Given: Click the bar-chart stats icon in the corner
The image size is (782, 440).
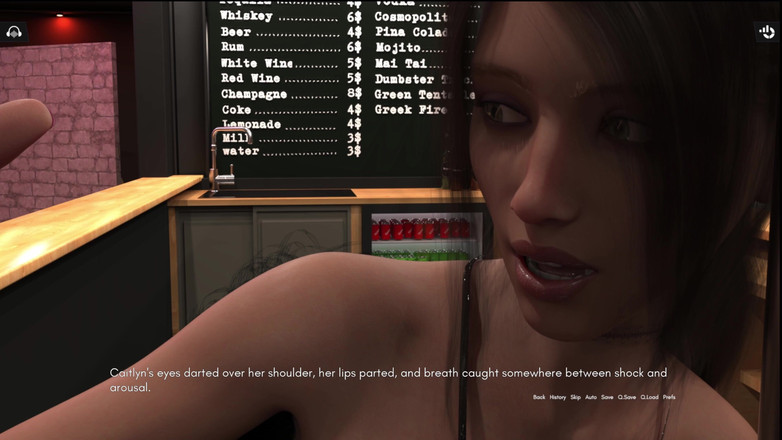Looking at the screenshot, I should pyautogui.click(x=767, y=32).
